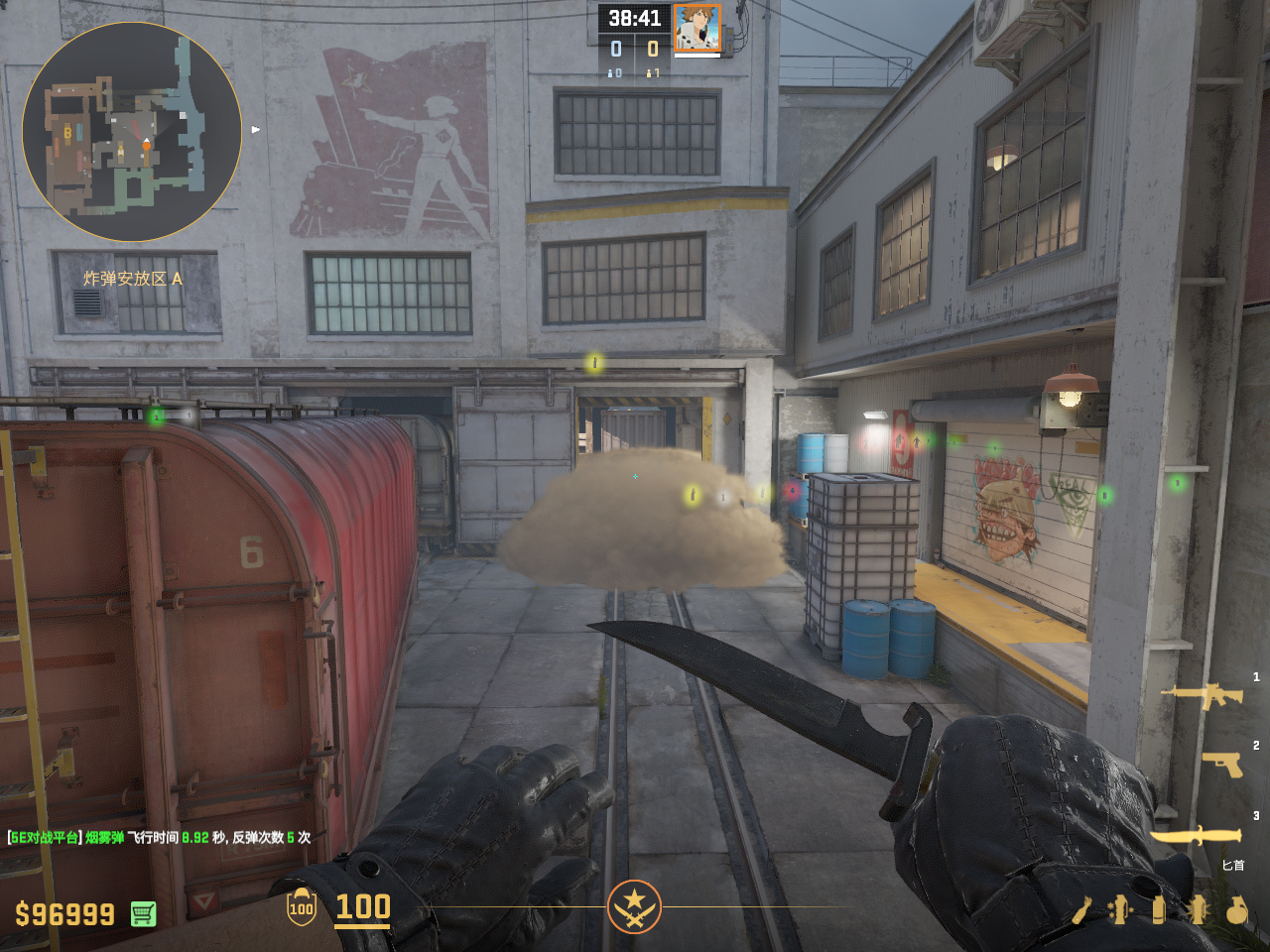Switch to the pistol in slot 2
This screenshot has width=1270, height=952.
1222,764
